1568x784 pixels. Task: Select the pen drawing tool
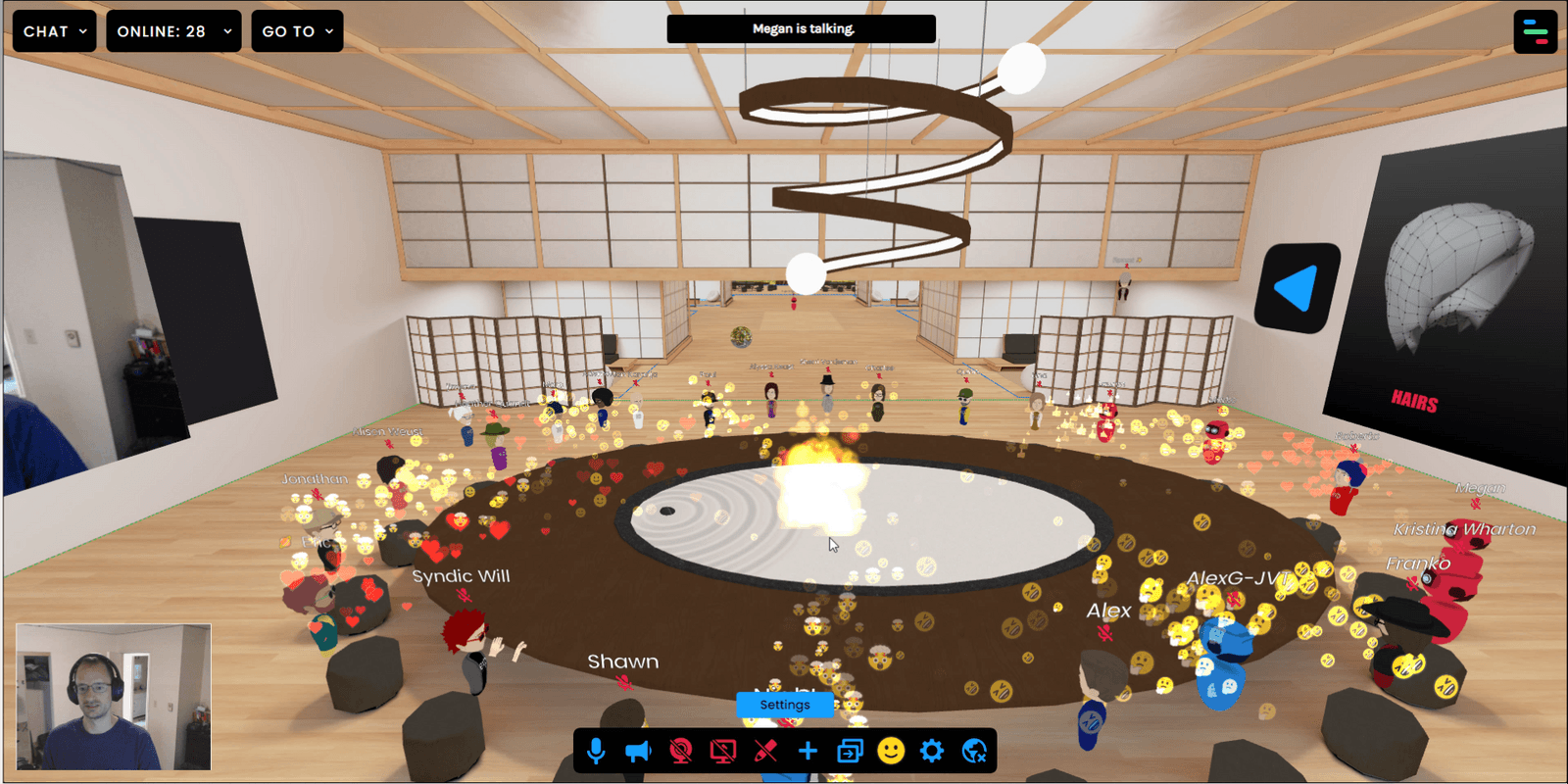(765, 751)
